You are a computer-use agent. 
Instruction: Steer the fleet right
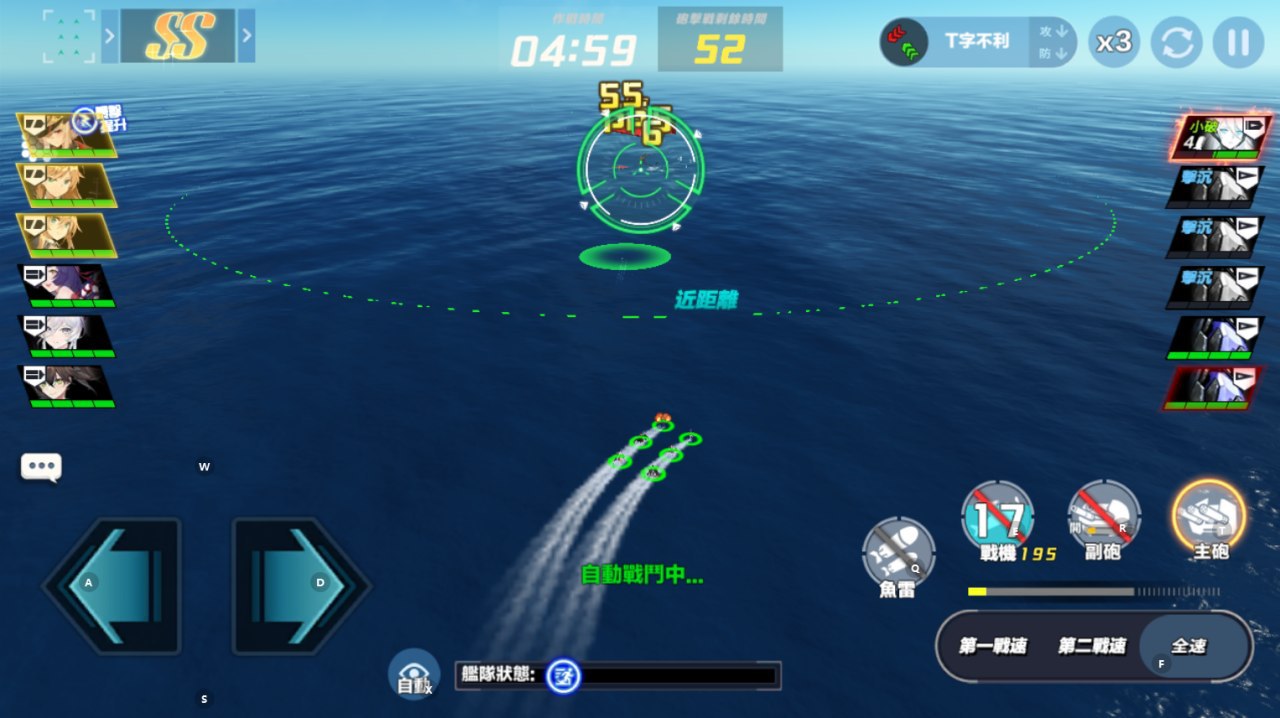coord(300,585)
